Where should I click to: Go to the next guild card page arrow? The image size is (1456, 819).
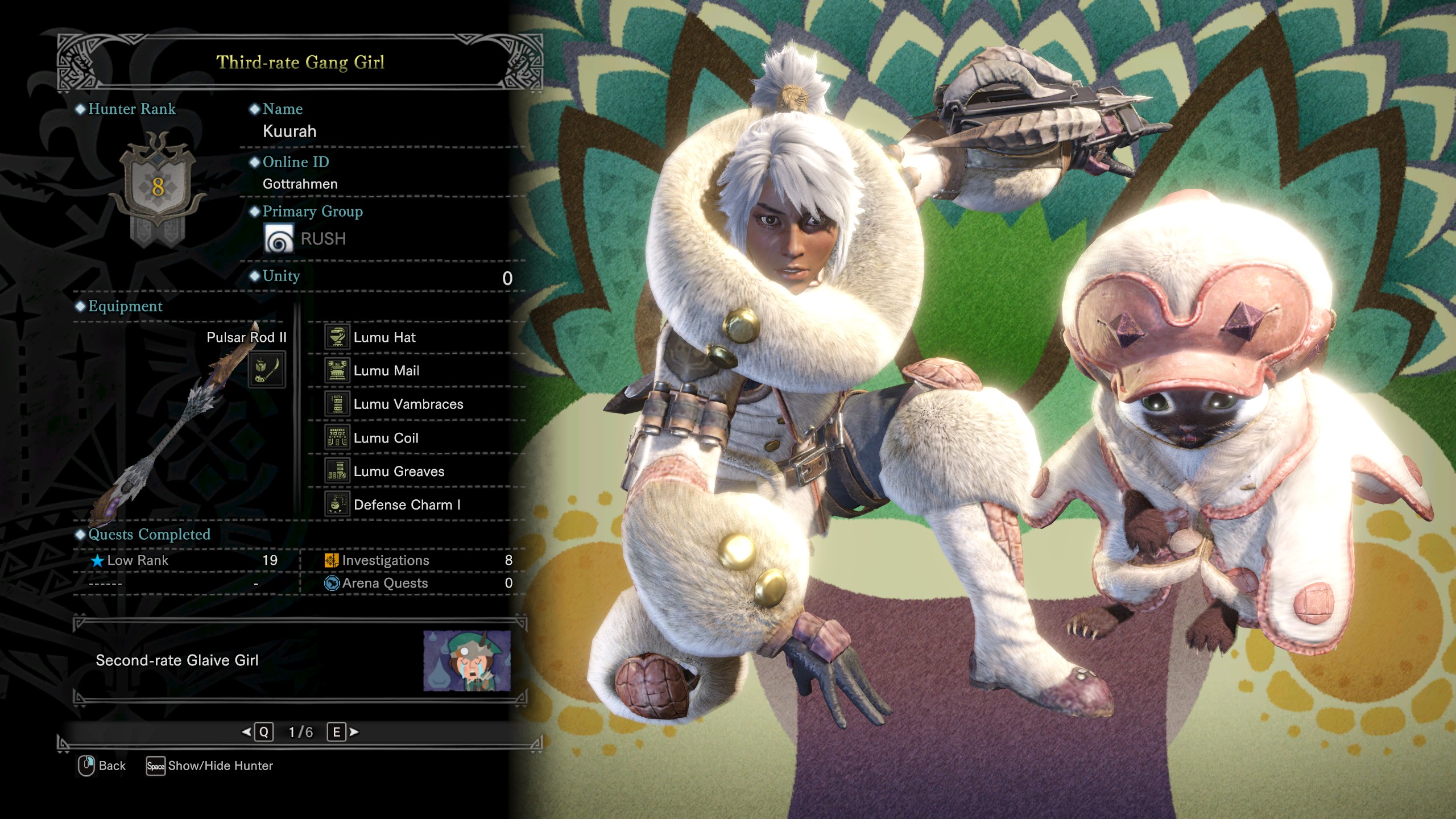click(x=354, y=732)
